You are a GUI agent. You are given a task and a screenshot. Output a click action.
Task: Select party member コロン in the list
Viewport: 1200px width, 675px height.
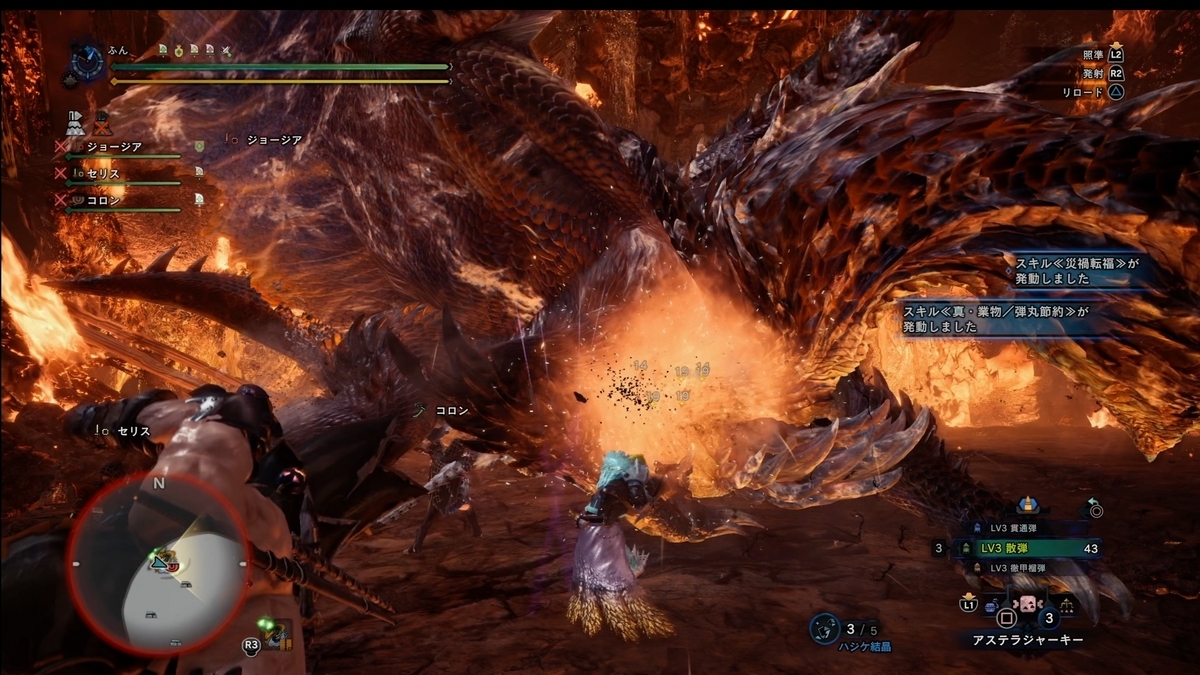pos(105,200)
